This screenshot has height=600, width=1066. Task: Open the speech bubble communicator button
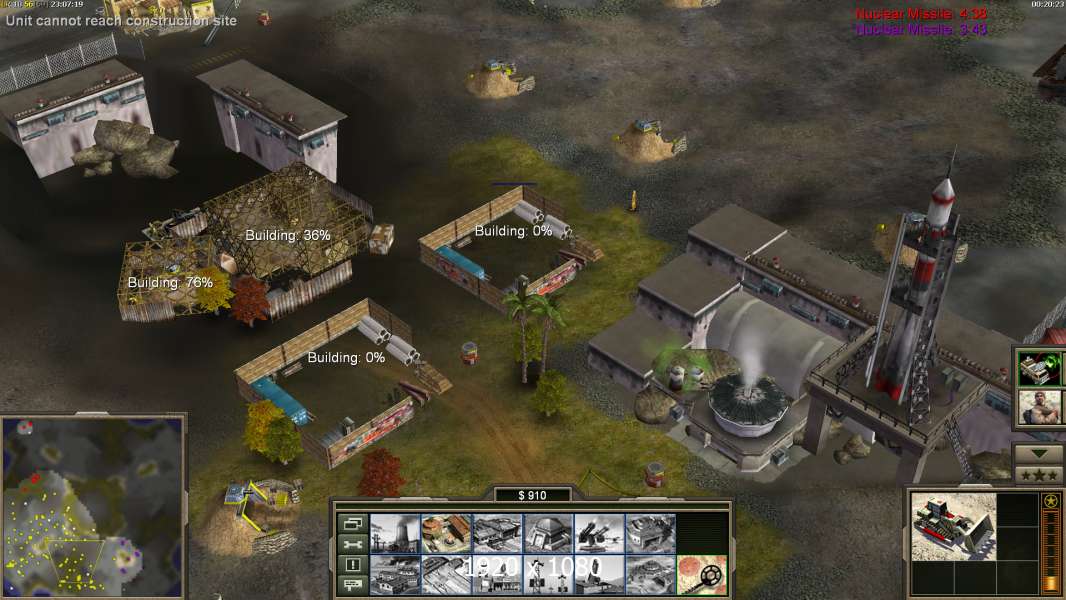[x=351, y=585]
